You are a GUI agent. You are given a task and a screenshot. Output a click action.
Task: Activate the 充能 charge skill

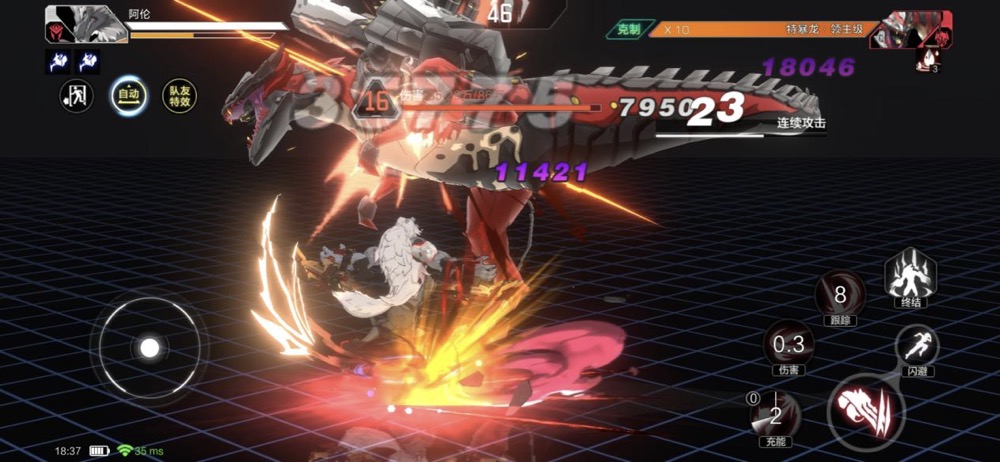[x=774, y=415]
